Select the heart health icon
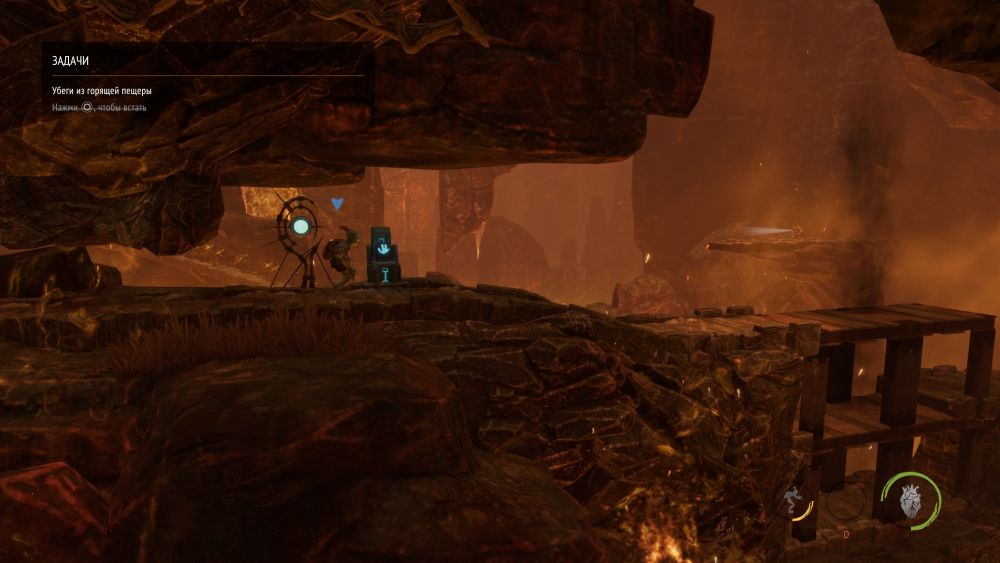This screenshot has width=1000, height=563. [910, 500]
